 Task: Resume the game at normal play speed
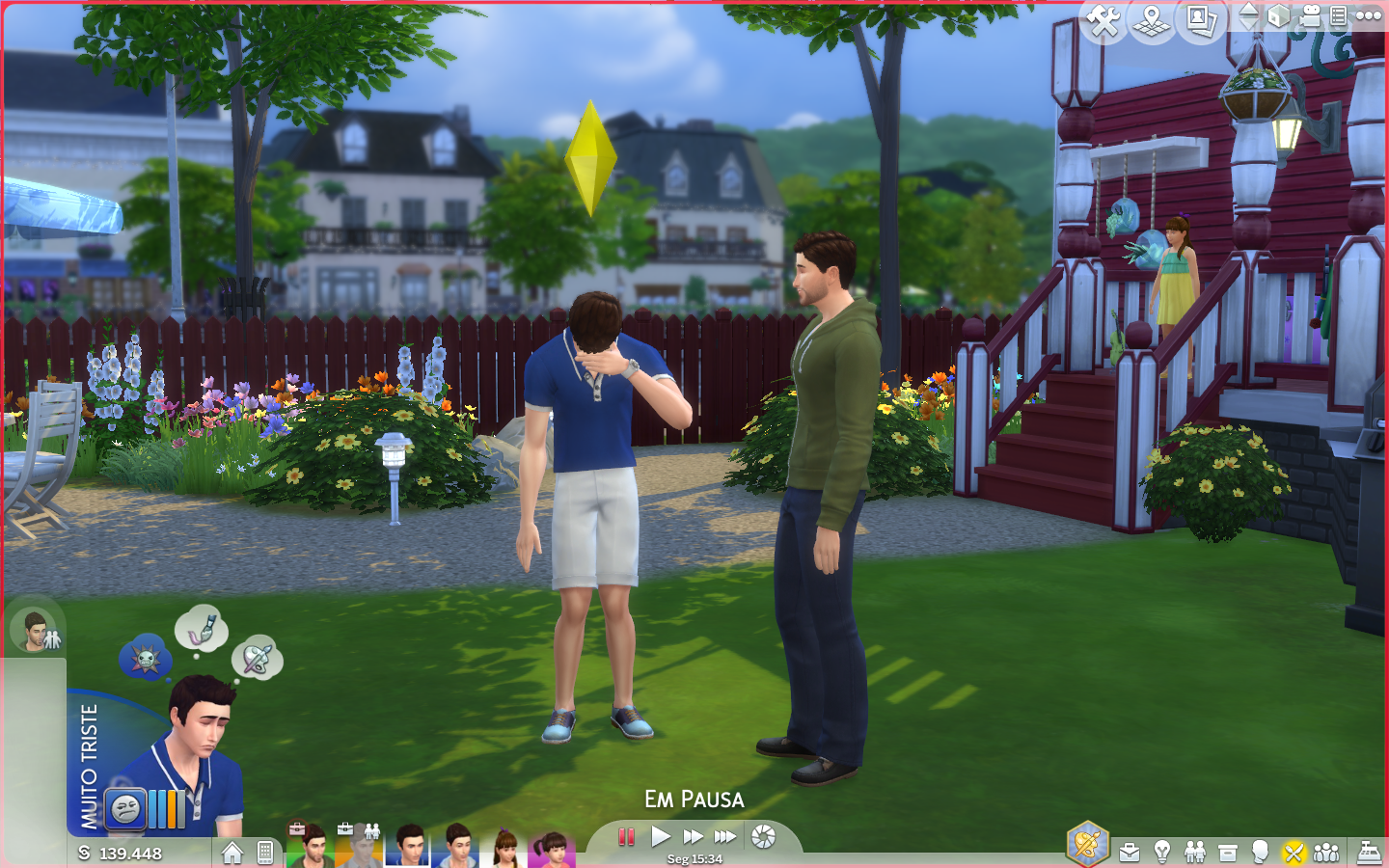[661, 836]
